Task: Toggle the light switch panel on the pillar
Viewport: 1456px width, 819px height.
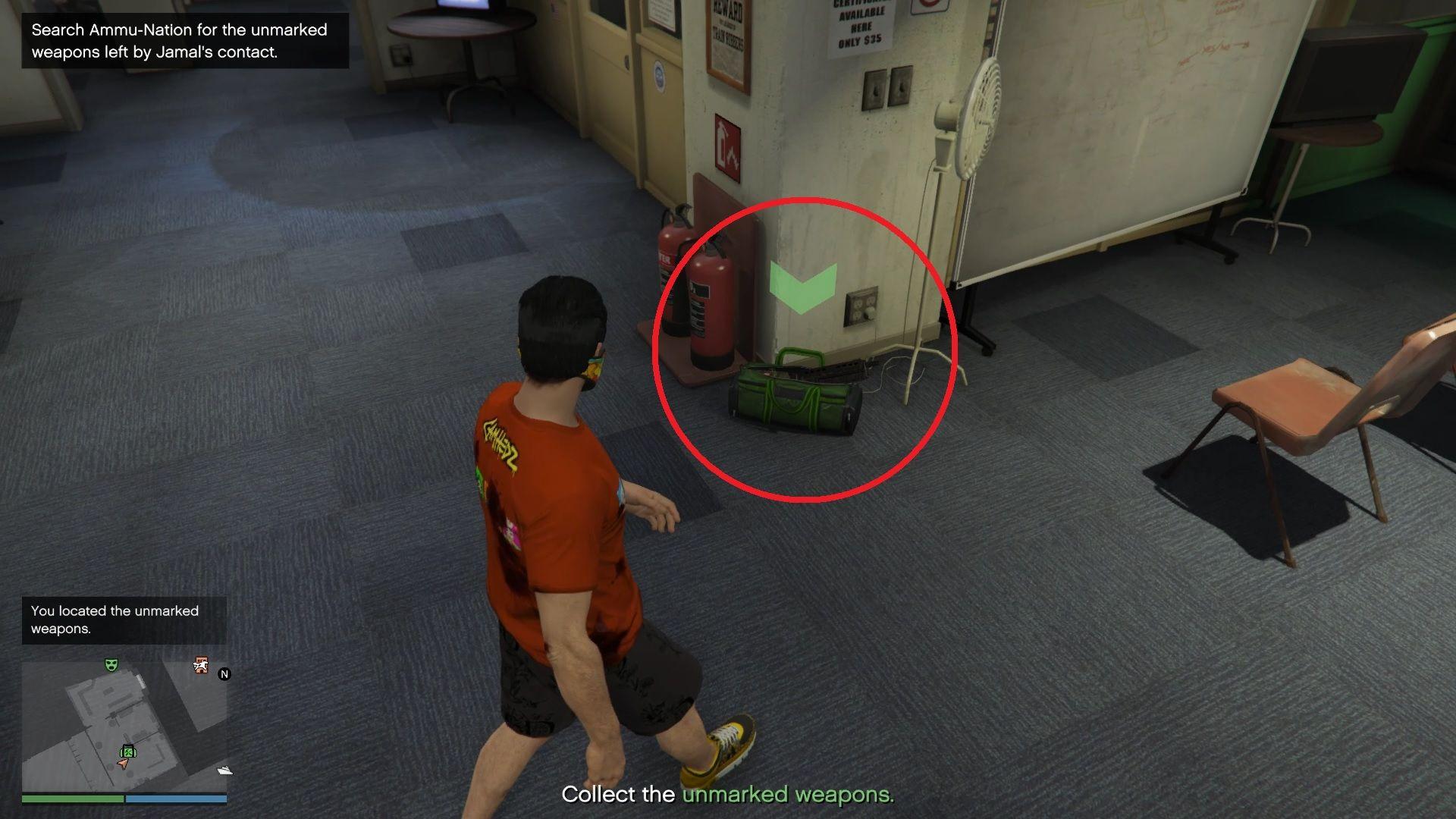Action: (x=887, y=87)
